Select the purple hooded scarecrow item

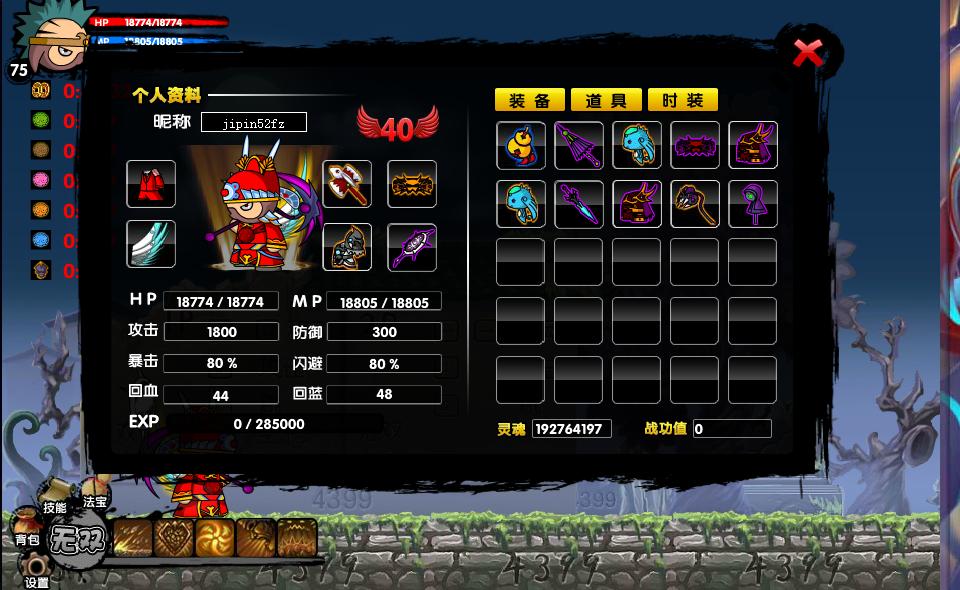(753, 204)
